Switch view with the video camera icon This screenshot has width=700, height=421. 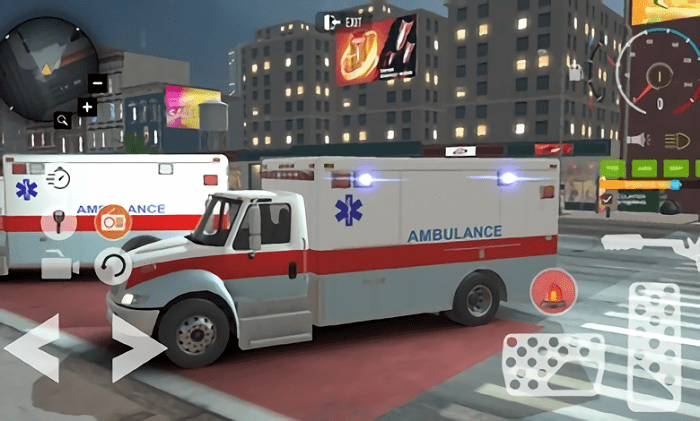[x=59, y=266]
